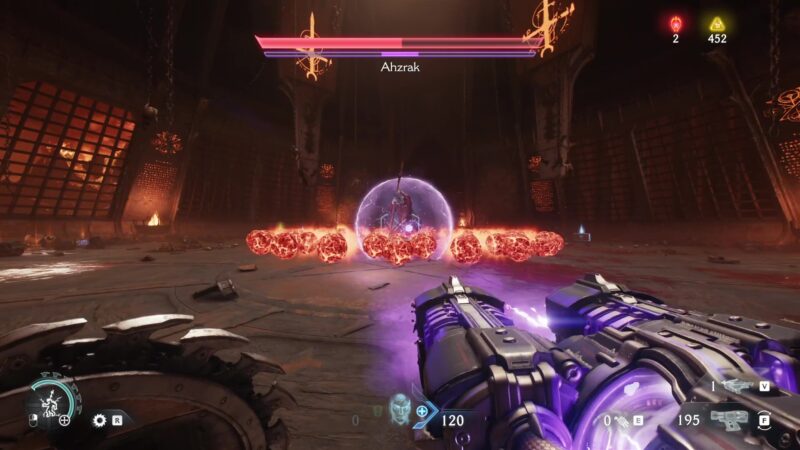Click the red life sigil icon

click(x=675, y=24)
